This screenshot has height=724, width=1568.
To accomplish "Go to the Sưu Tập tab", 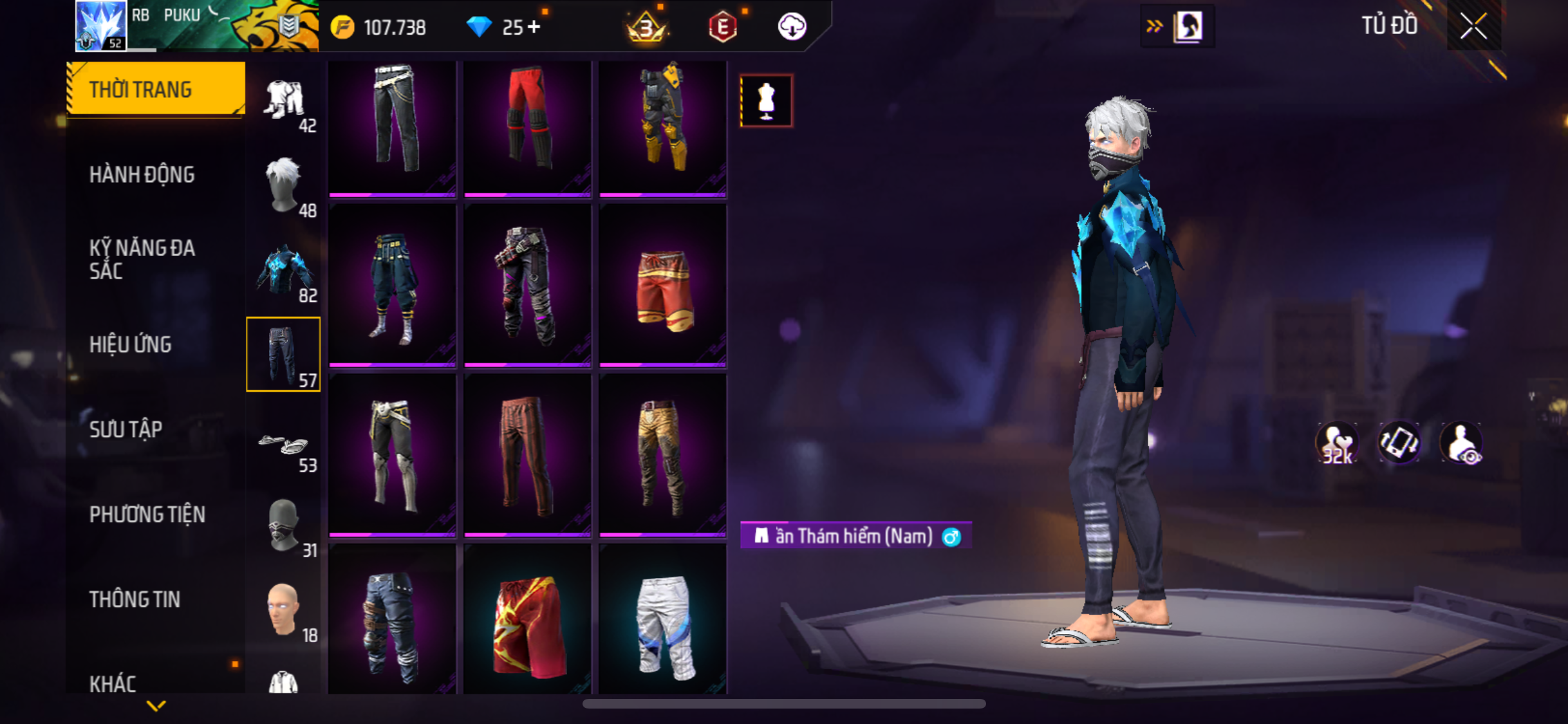I will coord(126,429).
